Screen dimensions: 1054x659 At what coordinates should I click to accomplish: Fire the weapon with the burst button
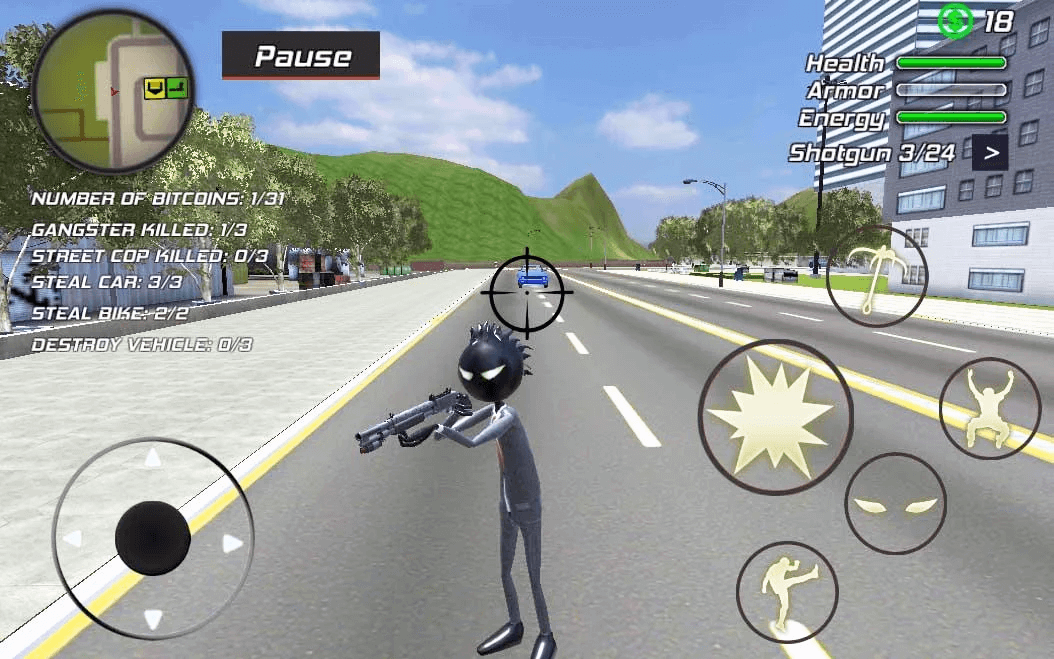coord(775,417)
